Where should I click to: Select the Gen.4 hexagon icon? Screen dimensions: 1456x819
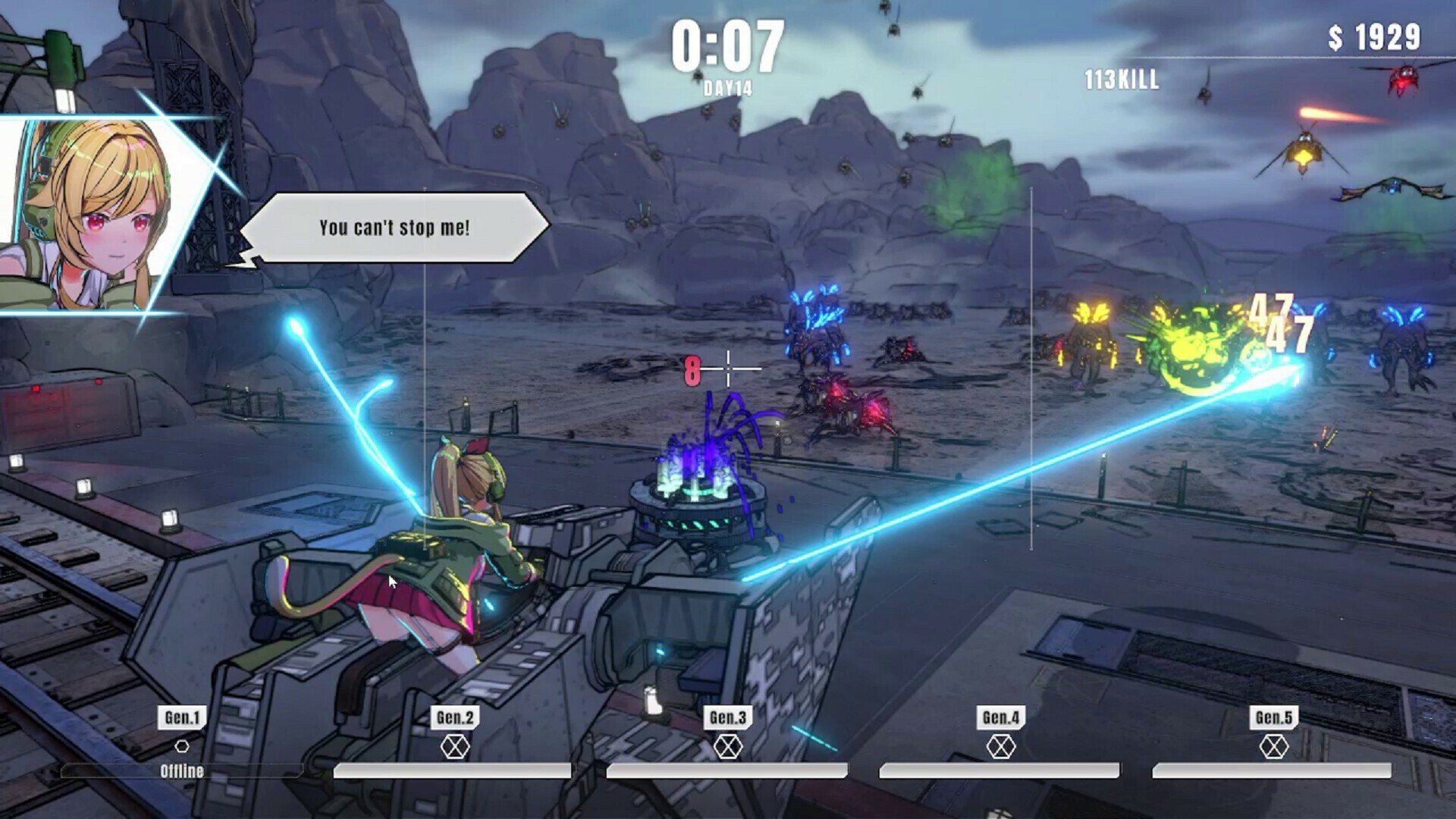pyautogui.click(x=1003, y=748)
